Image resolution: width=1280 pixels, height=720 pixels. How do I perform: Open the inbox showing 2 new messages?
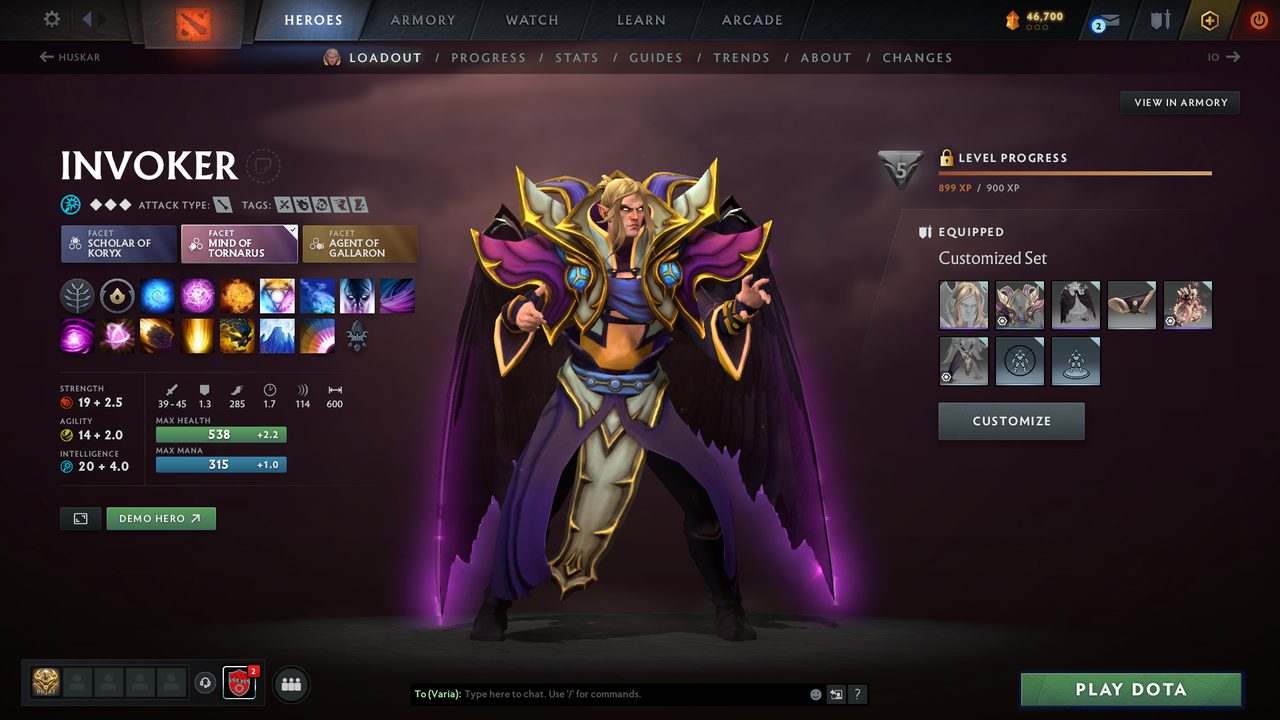click(x=1104, y=19)
